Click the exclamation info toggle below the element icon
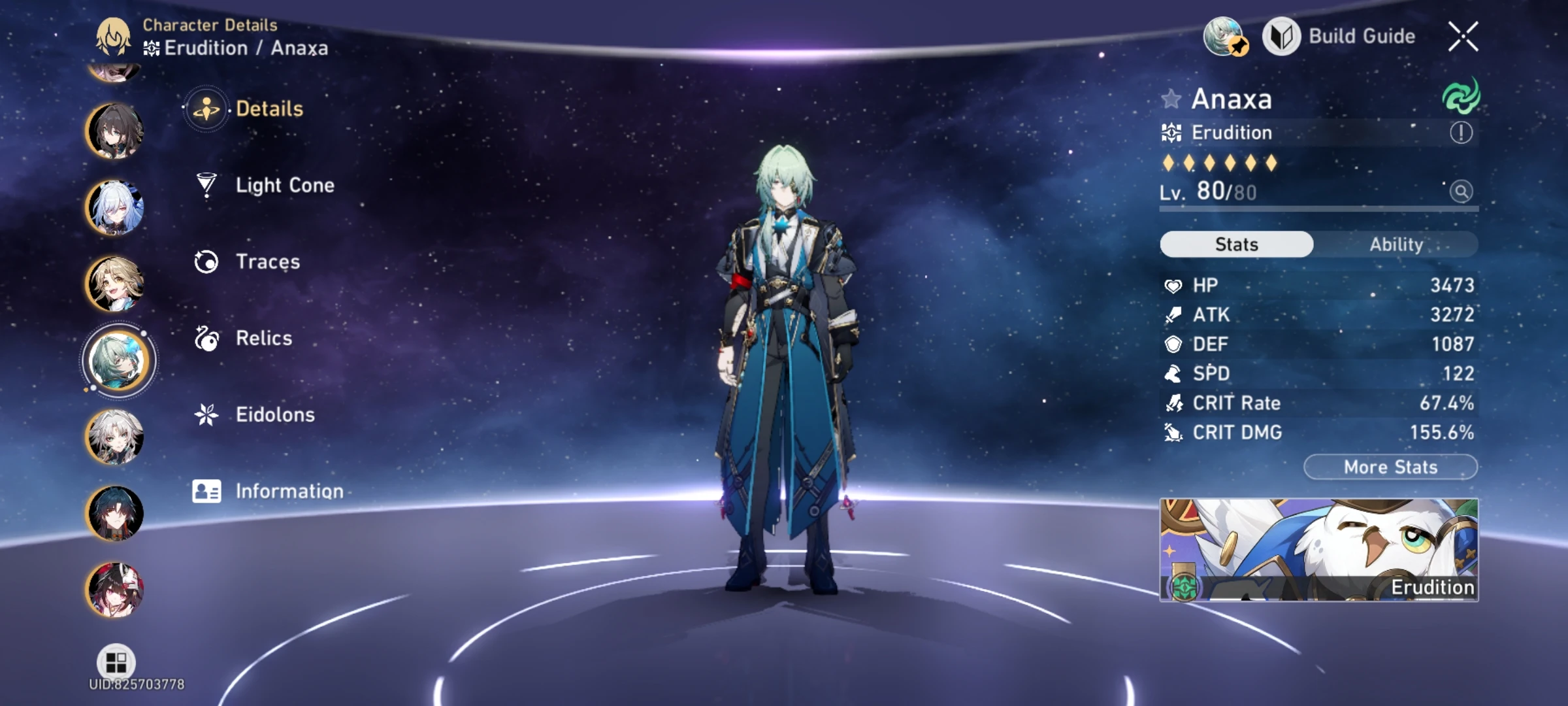 point(1463,131)
